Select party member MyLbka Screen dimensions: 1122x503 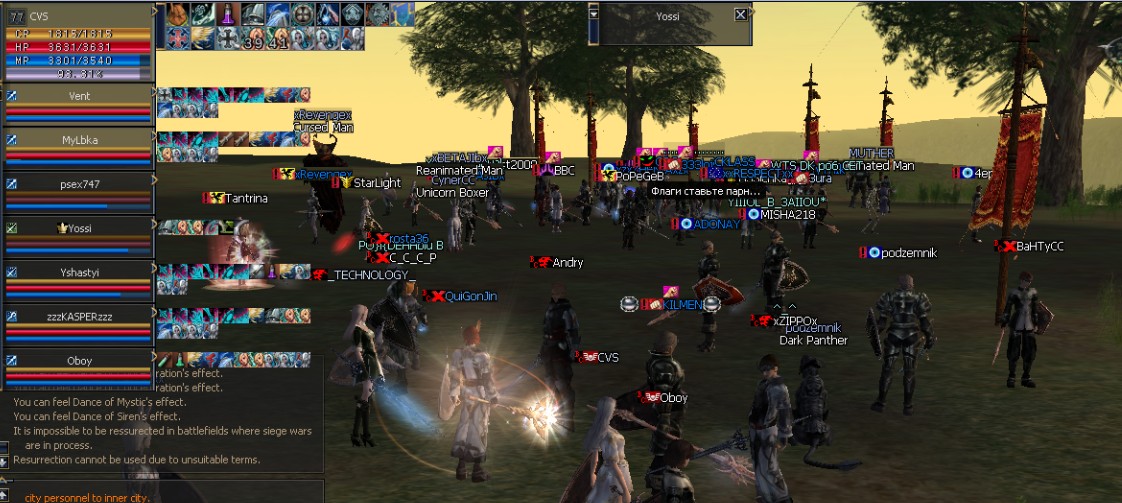(x=79, y=140)
